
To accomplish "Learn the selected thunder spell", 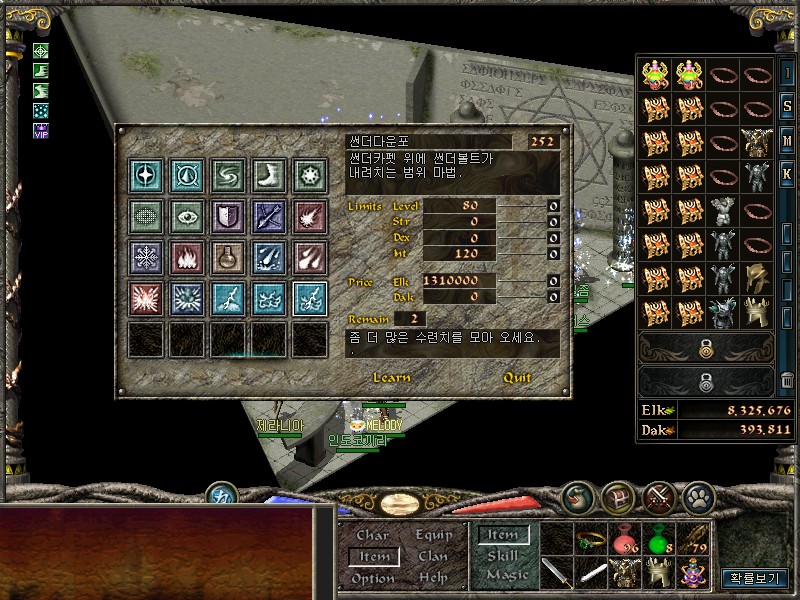I will pyautogui.click(x=391, y=378).
